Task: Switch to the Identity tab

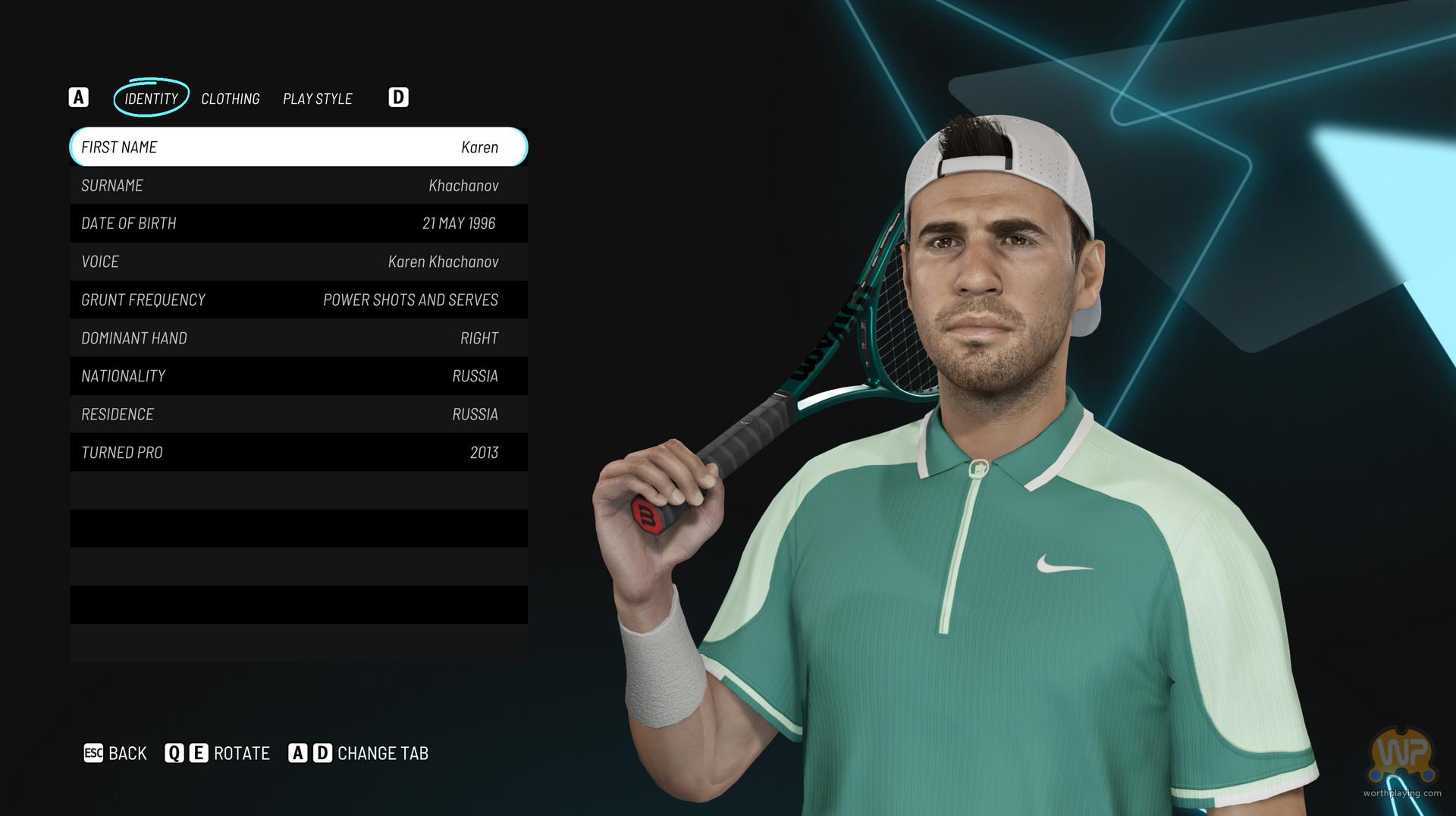Action: coord(151,99)
